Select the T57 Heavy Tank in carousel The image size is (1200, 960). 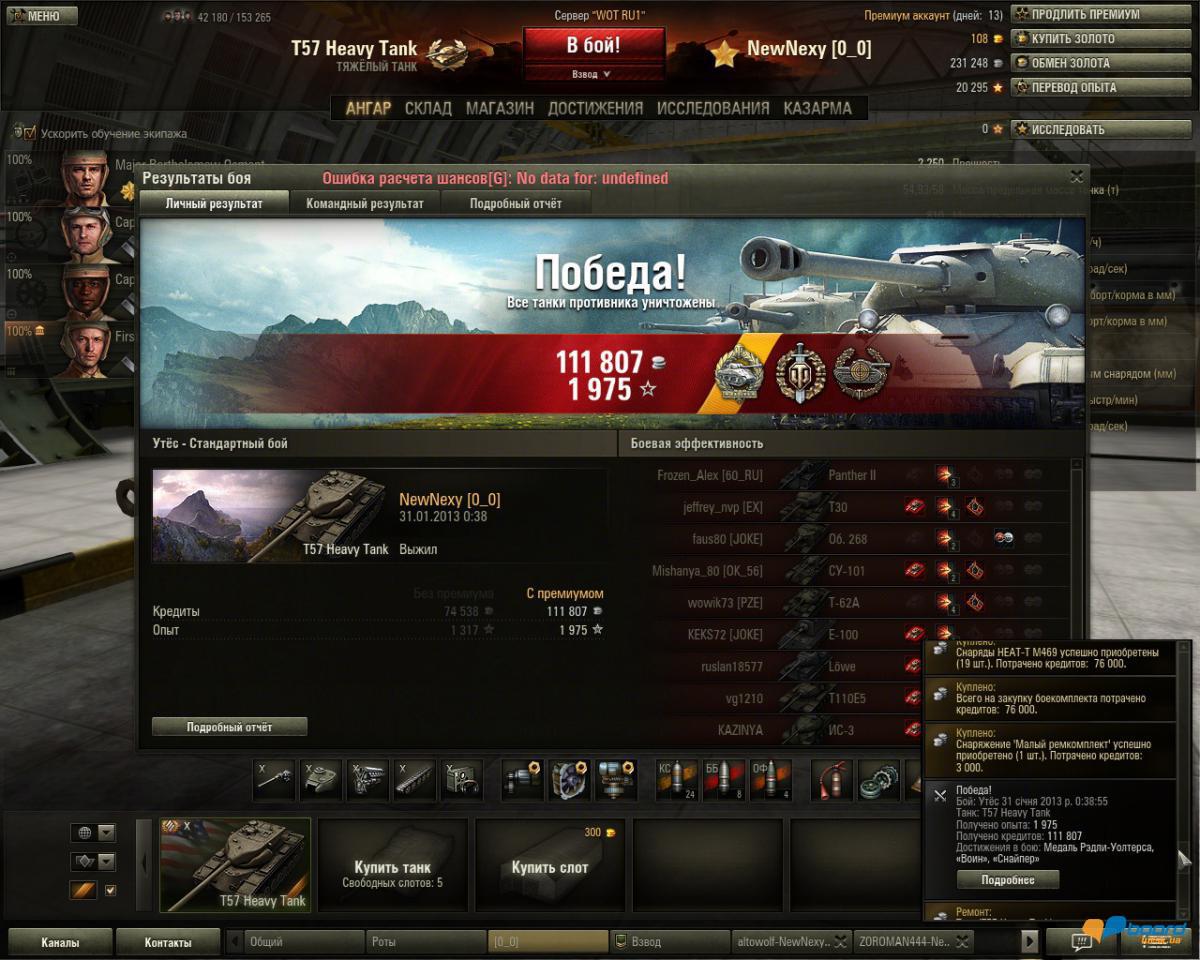point(236,865)
